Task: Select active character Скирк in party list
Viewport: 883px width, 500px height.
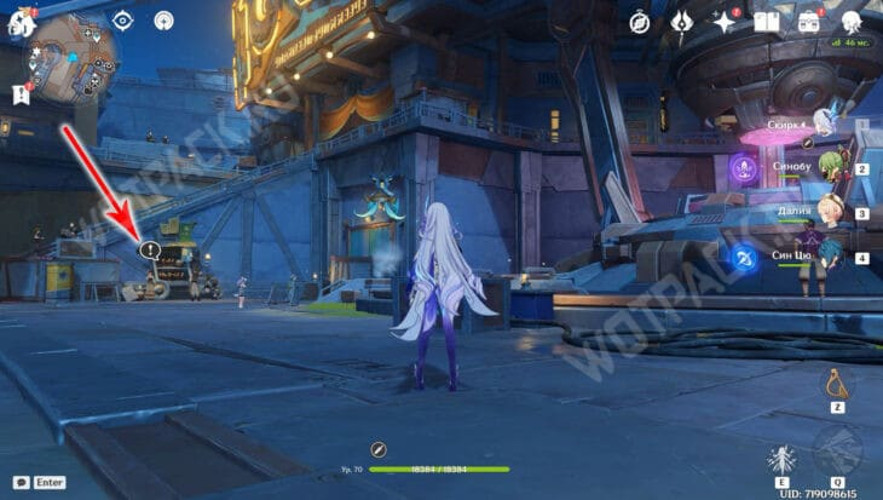Action: tap(824, 122)
